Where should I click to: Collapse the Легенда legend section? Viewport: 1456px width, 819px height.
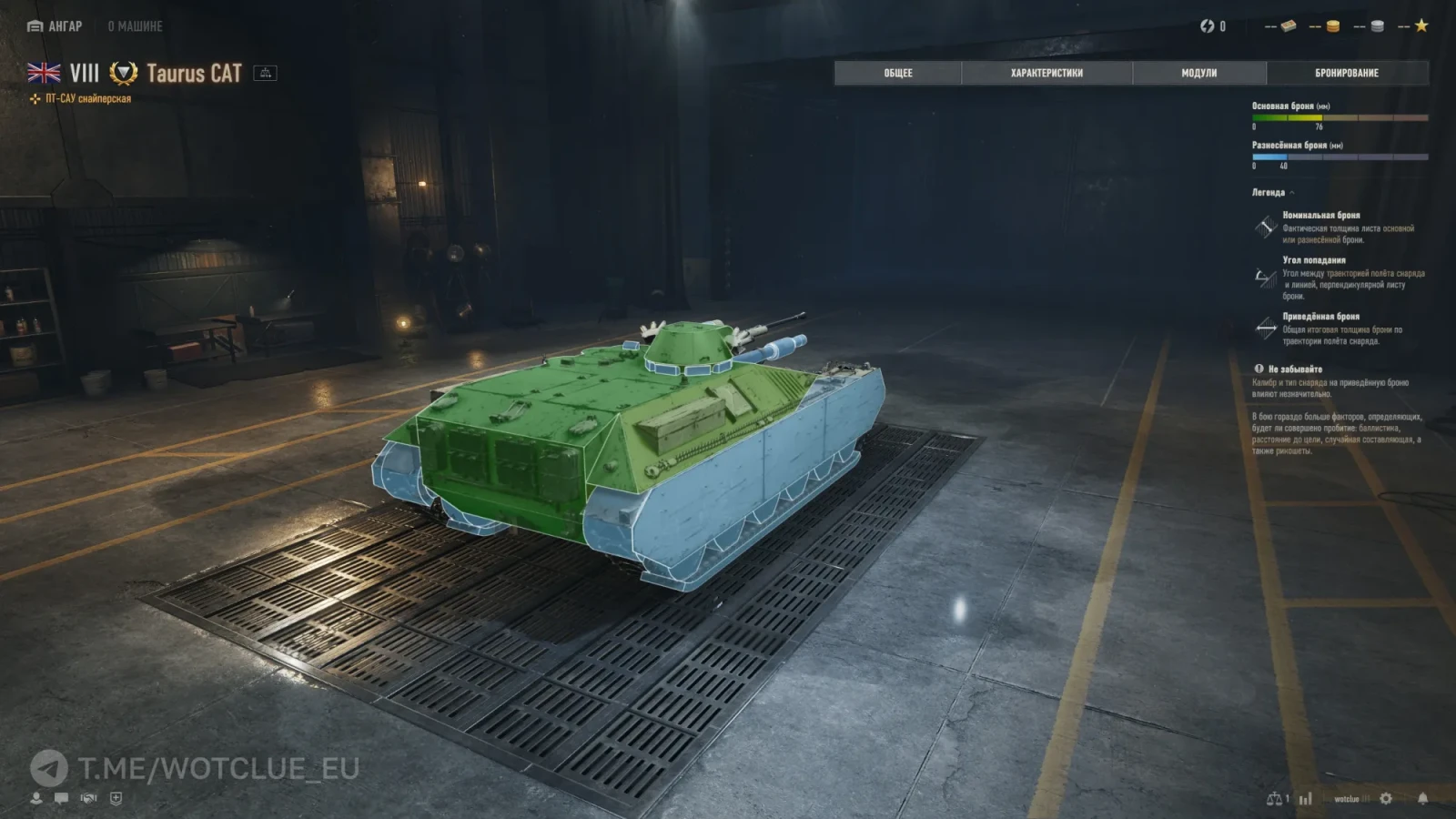pos(1273,193)
